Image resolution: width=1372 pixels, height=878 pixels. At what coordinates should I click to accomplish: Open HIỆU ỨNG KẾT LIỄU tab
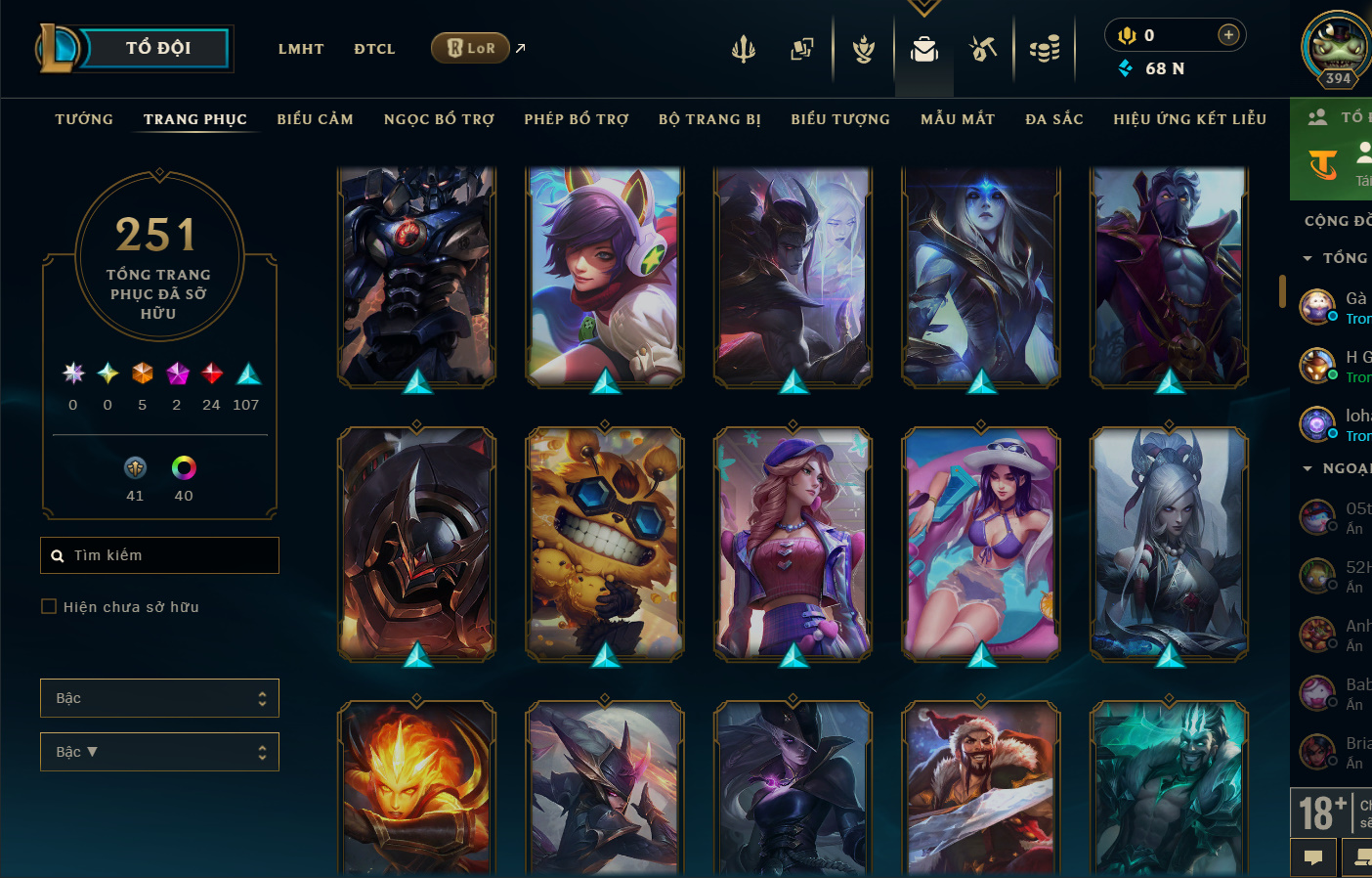click(x=1189, y=119)
